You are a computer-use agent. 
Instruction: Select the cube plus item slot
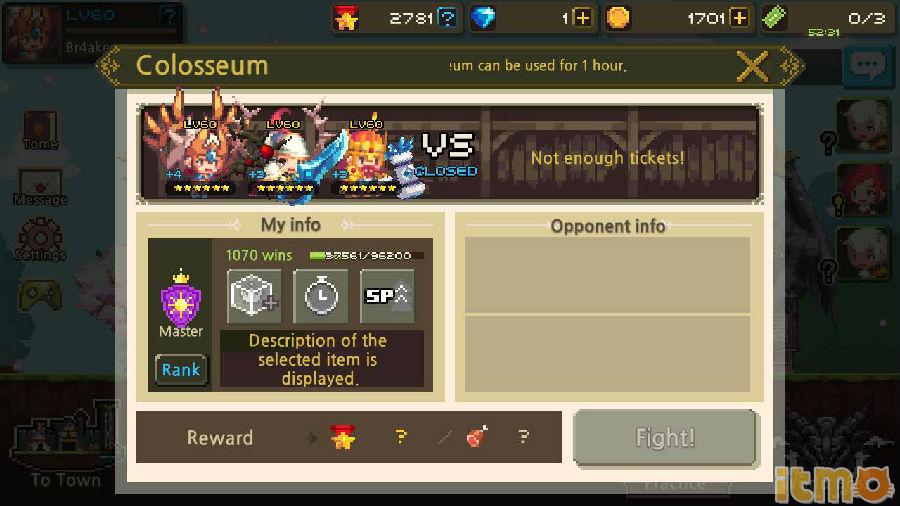point(254,296)
